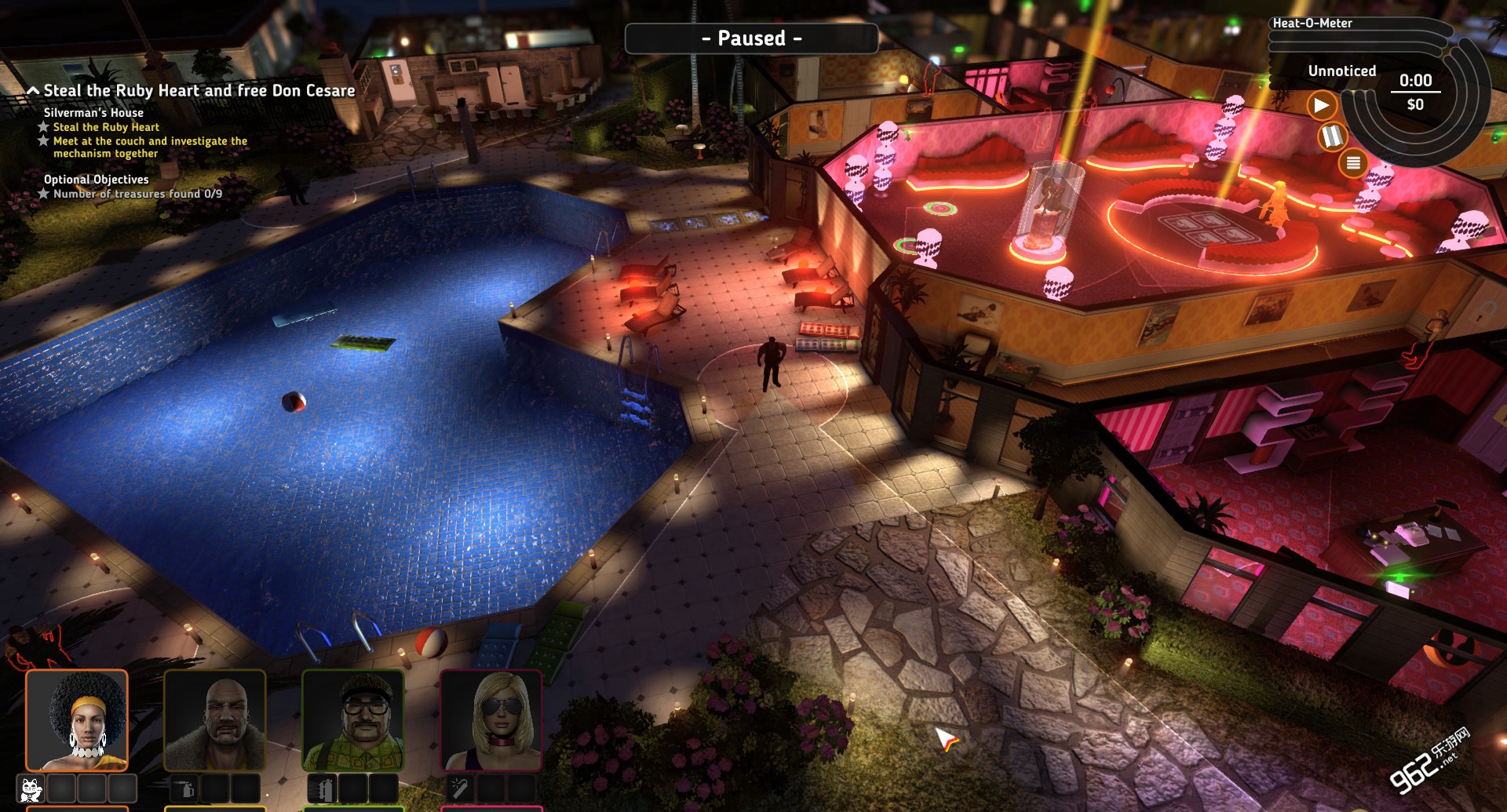
Task: Click the Steal the Ruby Heart objective
Action: (106, 127)
